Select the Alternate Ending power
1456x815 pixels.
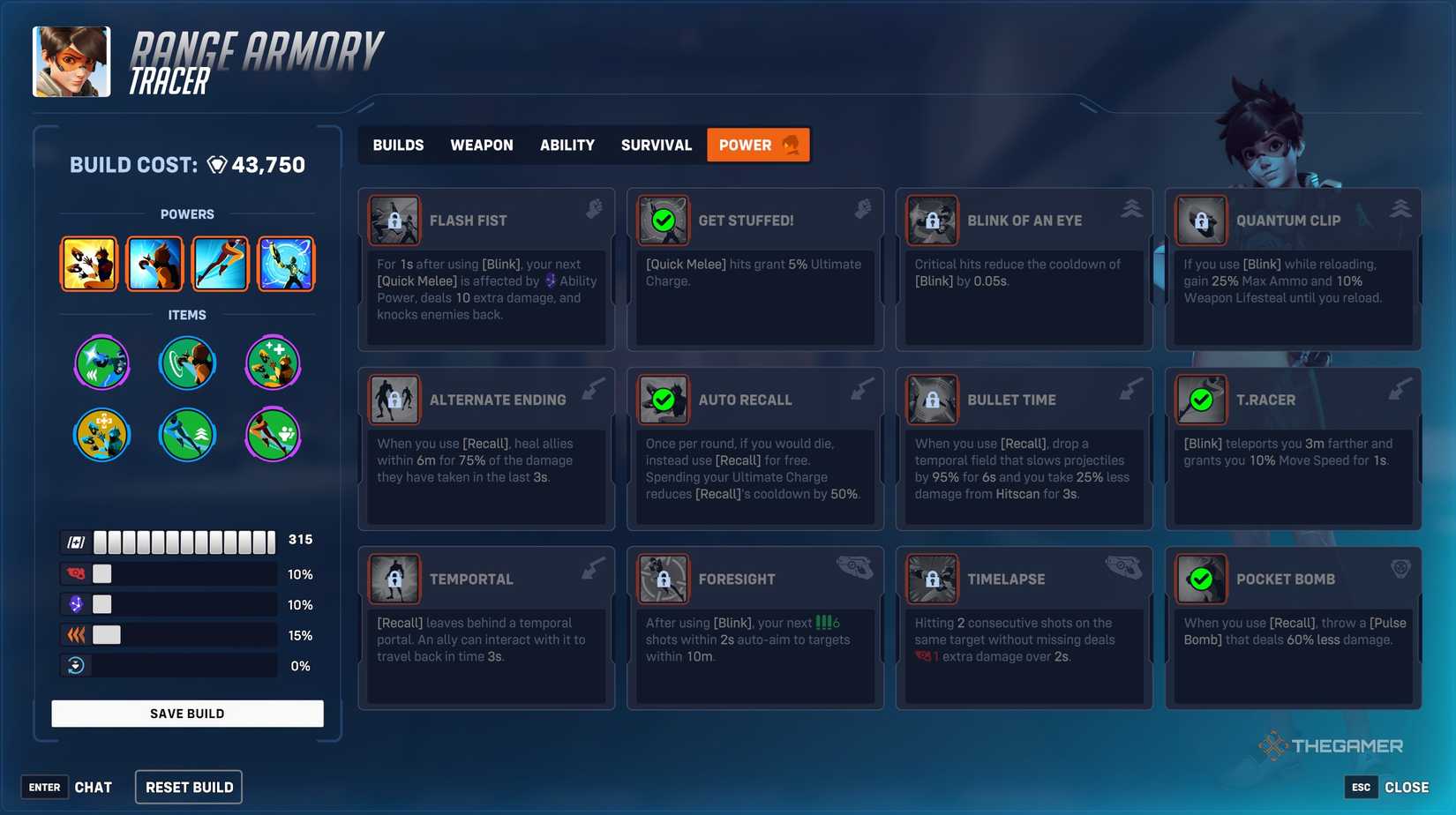coord(486,448)
